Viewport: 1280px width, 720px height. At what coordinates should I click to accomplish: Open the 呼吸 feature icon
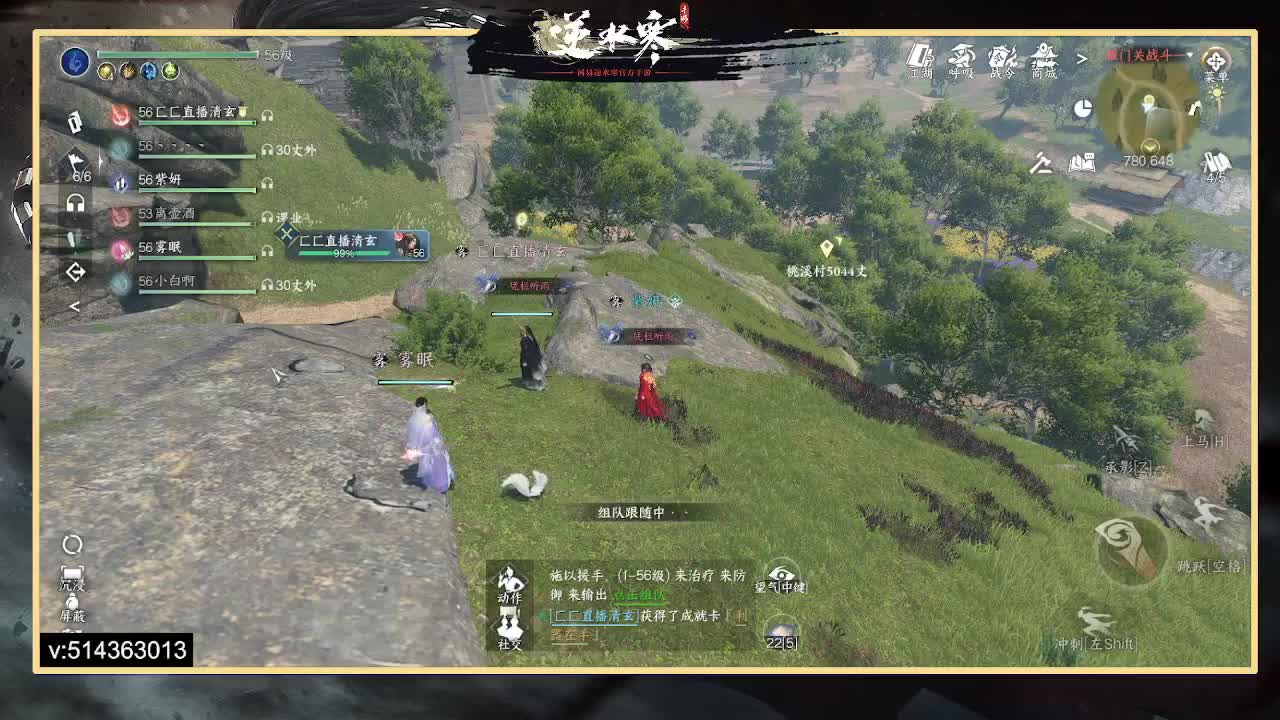pos(962,62)
